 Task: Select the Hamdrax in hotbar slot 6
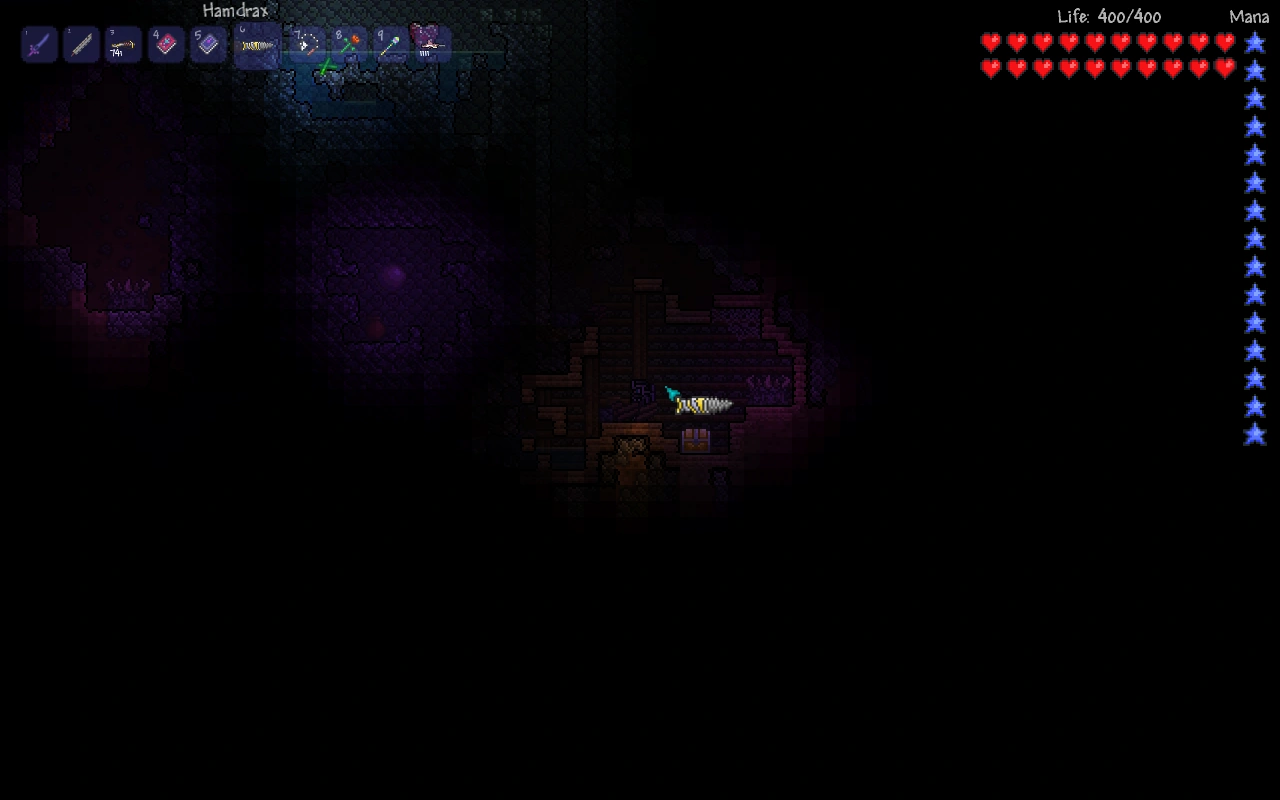257,44
